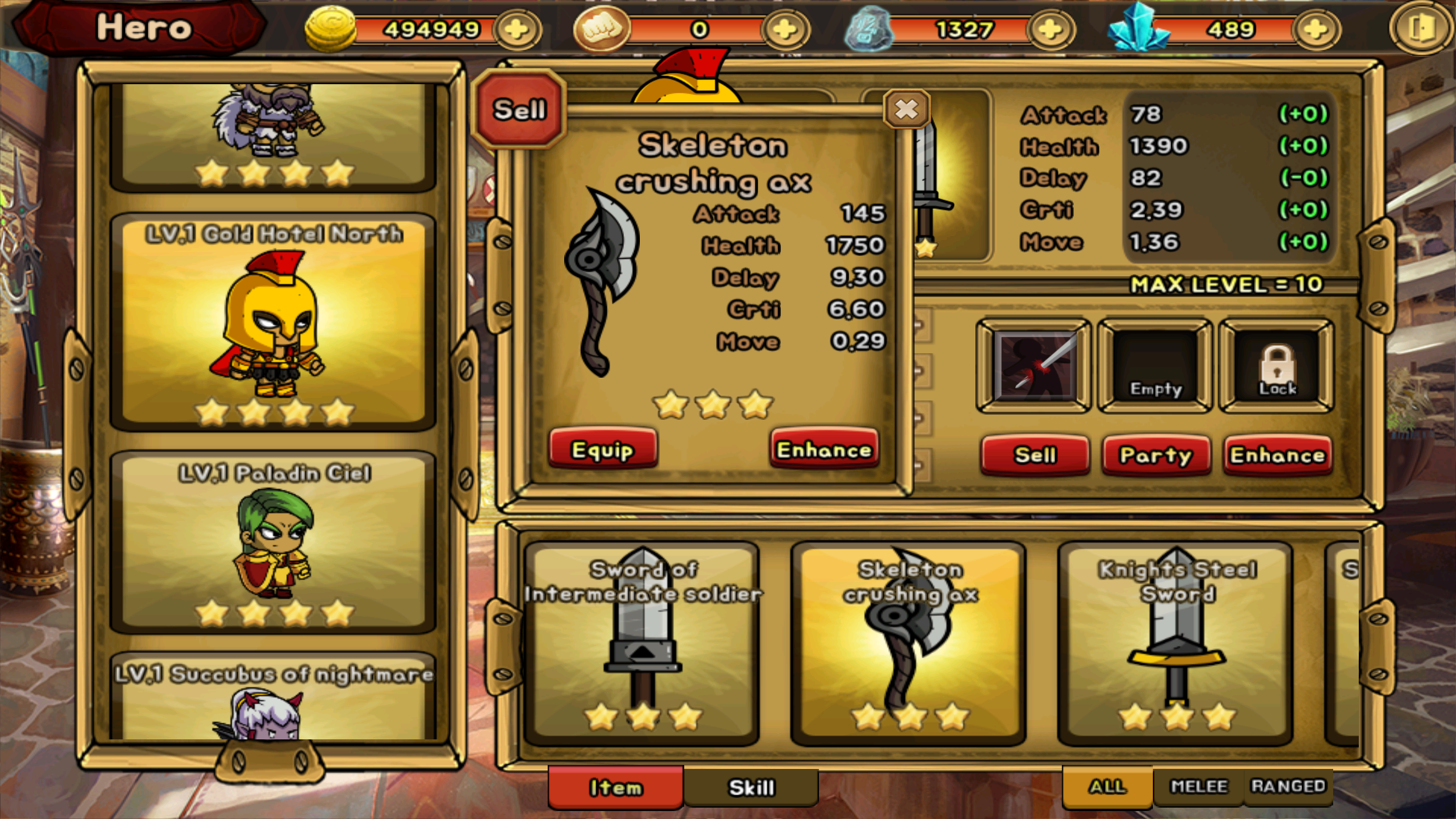Add more crystals via plus icon
Screen dimensions: 1456x819
[x=1318, y=28]
